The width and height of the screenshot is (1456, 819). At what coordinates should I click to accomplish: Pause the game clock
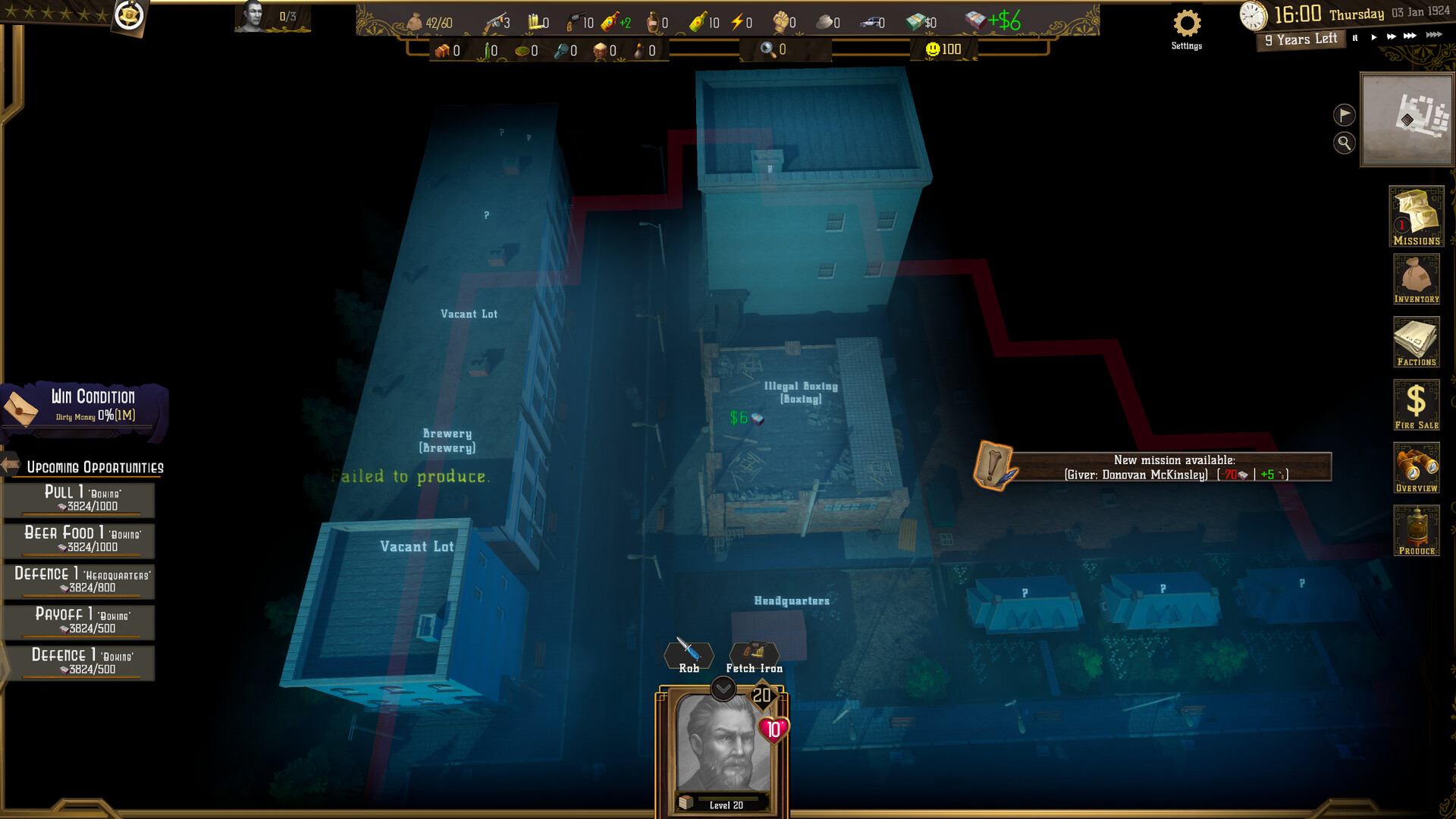click(1355, 36)
